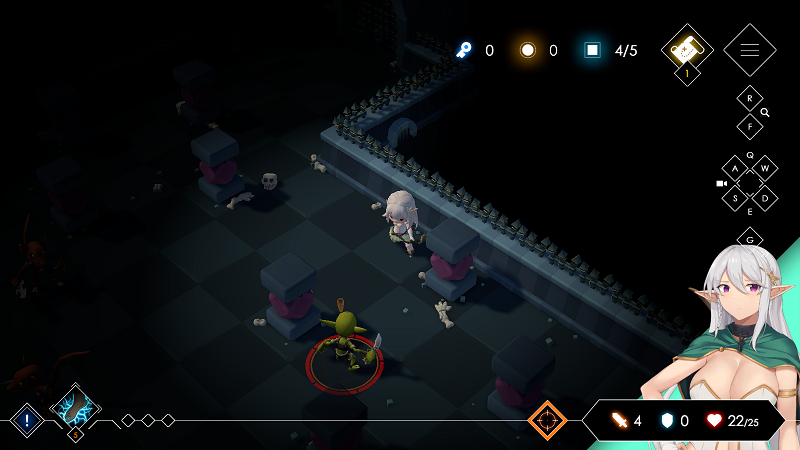Image resolution: width=800 pixels, height=450 pixels.
Task: Activate the blue lightning skill icon
Action: pyautogui.click(x=75, y=408)
